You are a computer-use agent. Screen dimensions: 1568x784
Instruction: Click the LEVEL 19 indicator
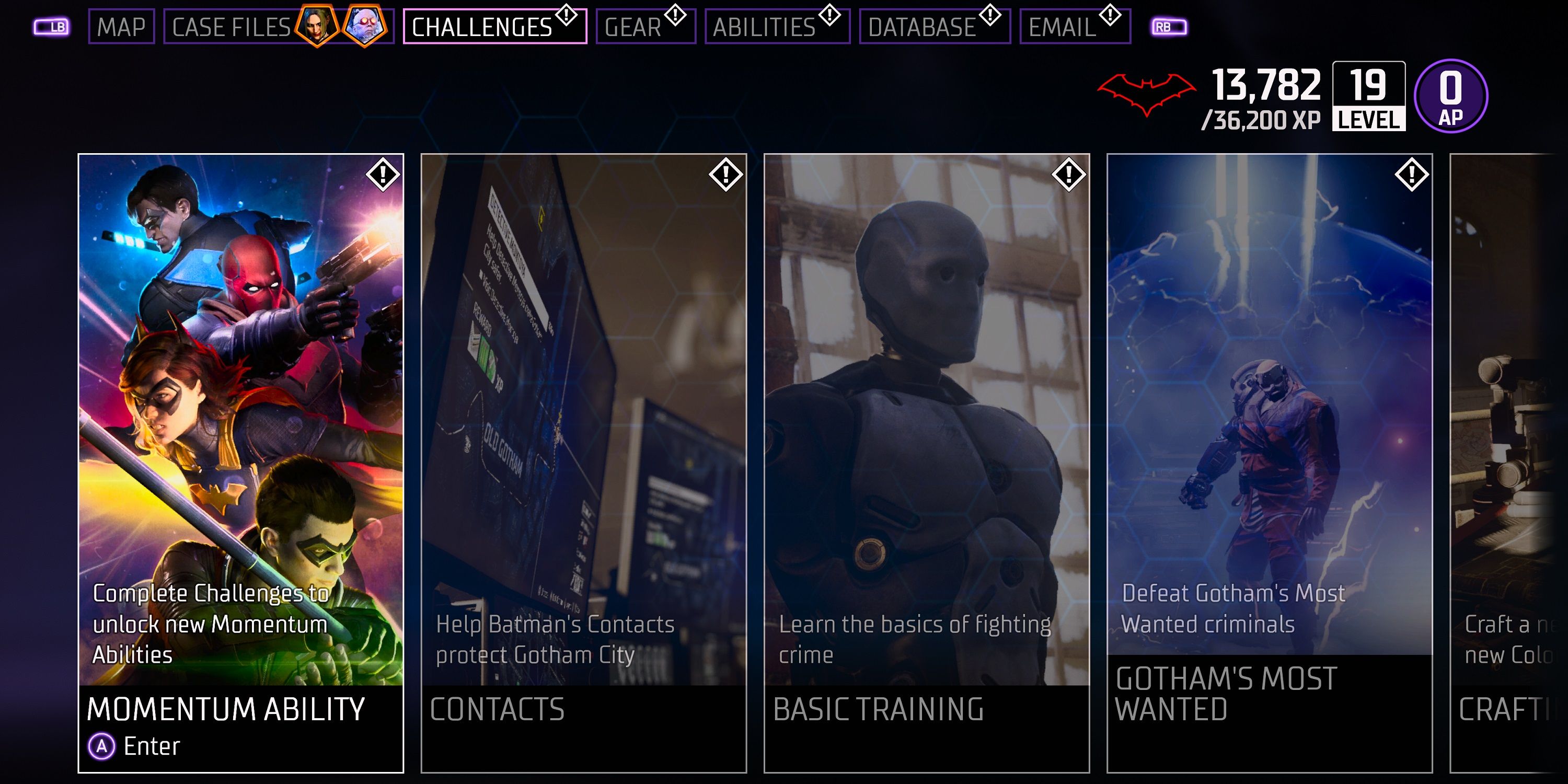(1369, 97)
